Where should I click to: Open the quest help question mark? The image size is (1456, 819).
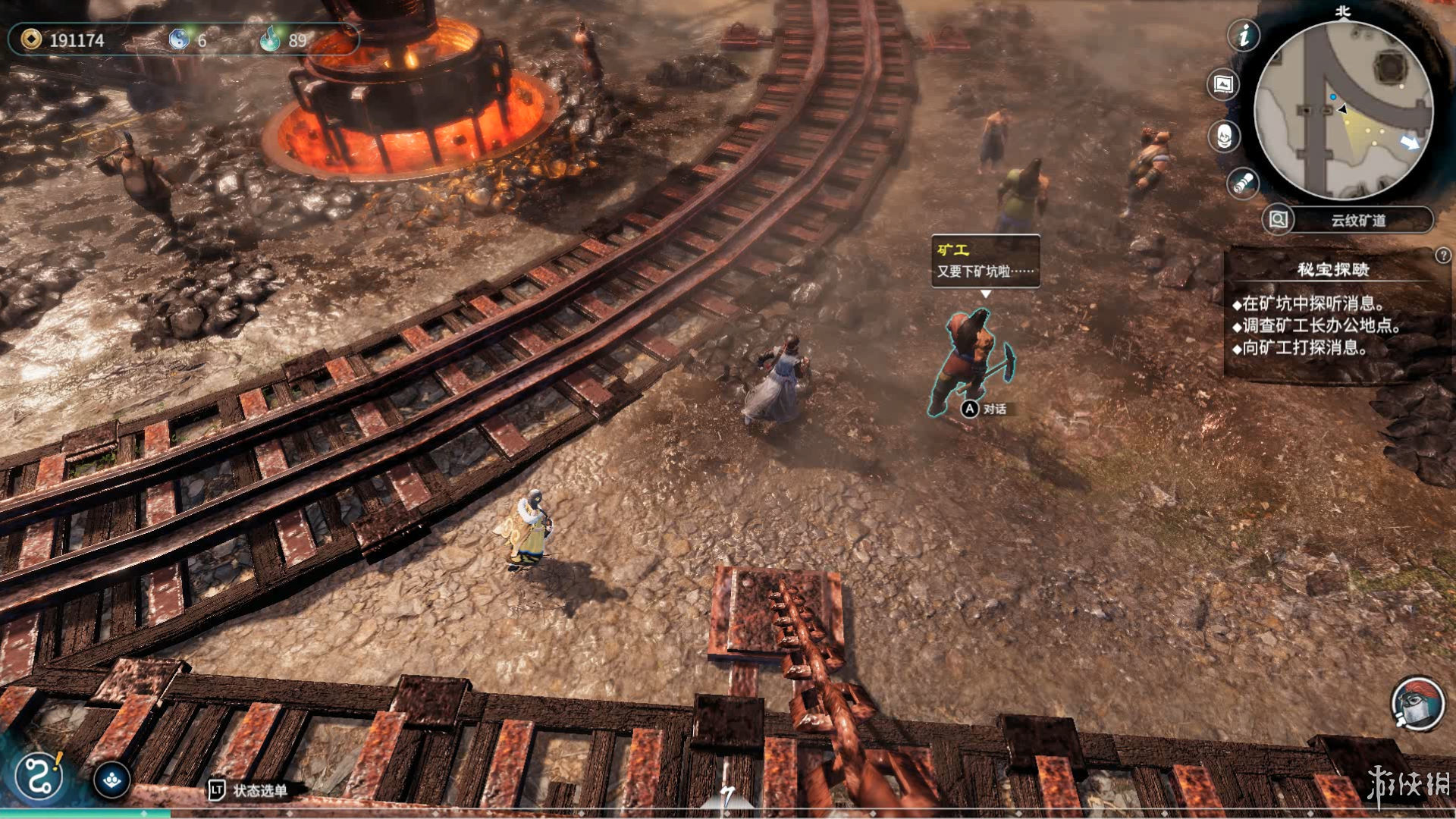[x=1442, y=256]
